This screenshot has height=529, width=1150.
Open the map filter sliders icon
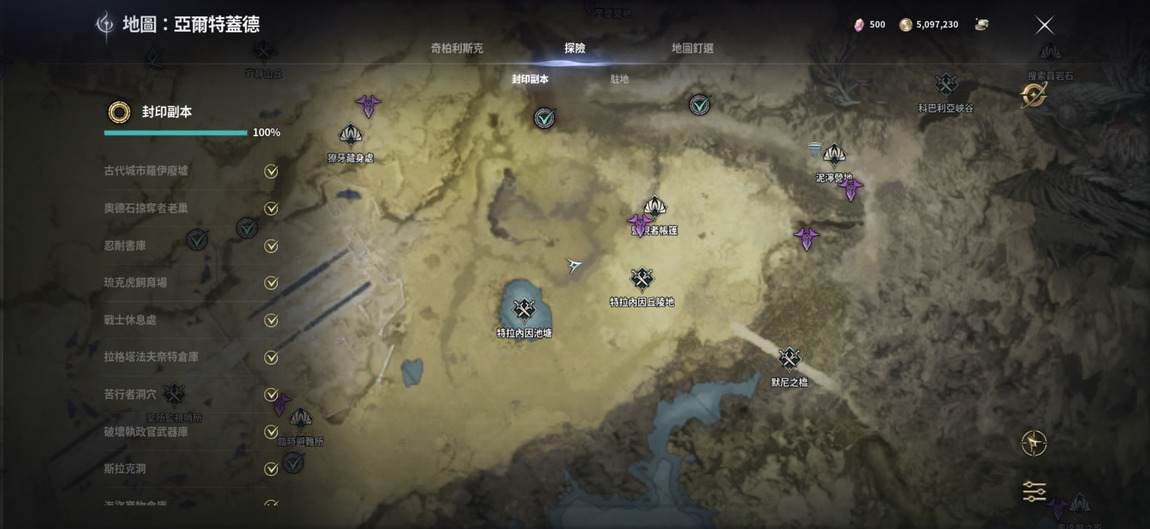click(x=1034, y=491)
